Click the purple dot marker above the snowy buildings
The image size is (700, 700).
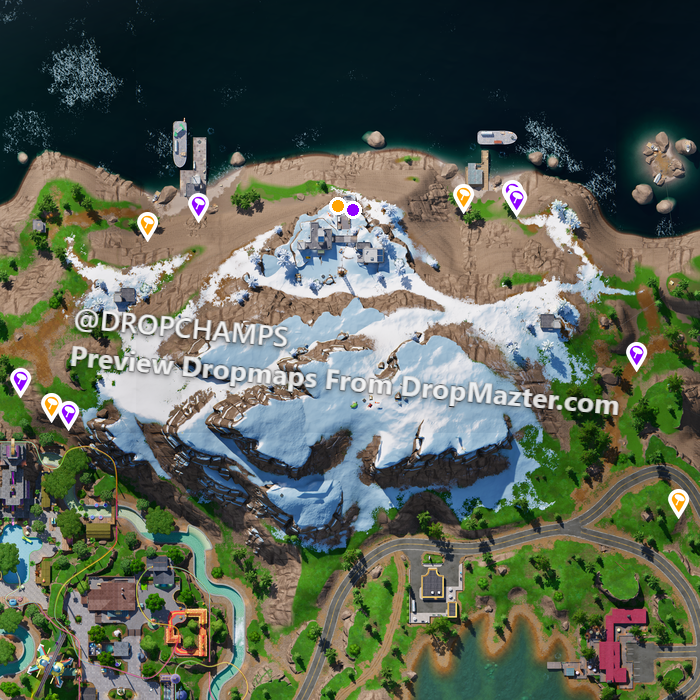(353, 209)
